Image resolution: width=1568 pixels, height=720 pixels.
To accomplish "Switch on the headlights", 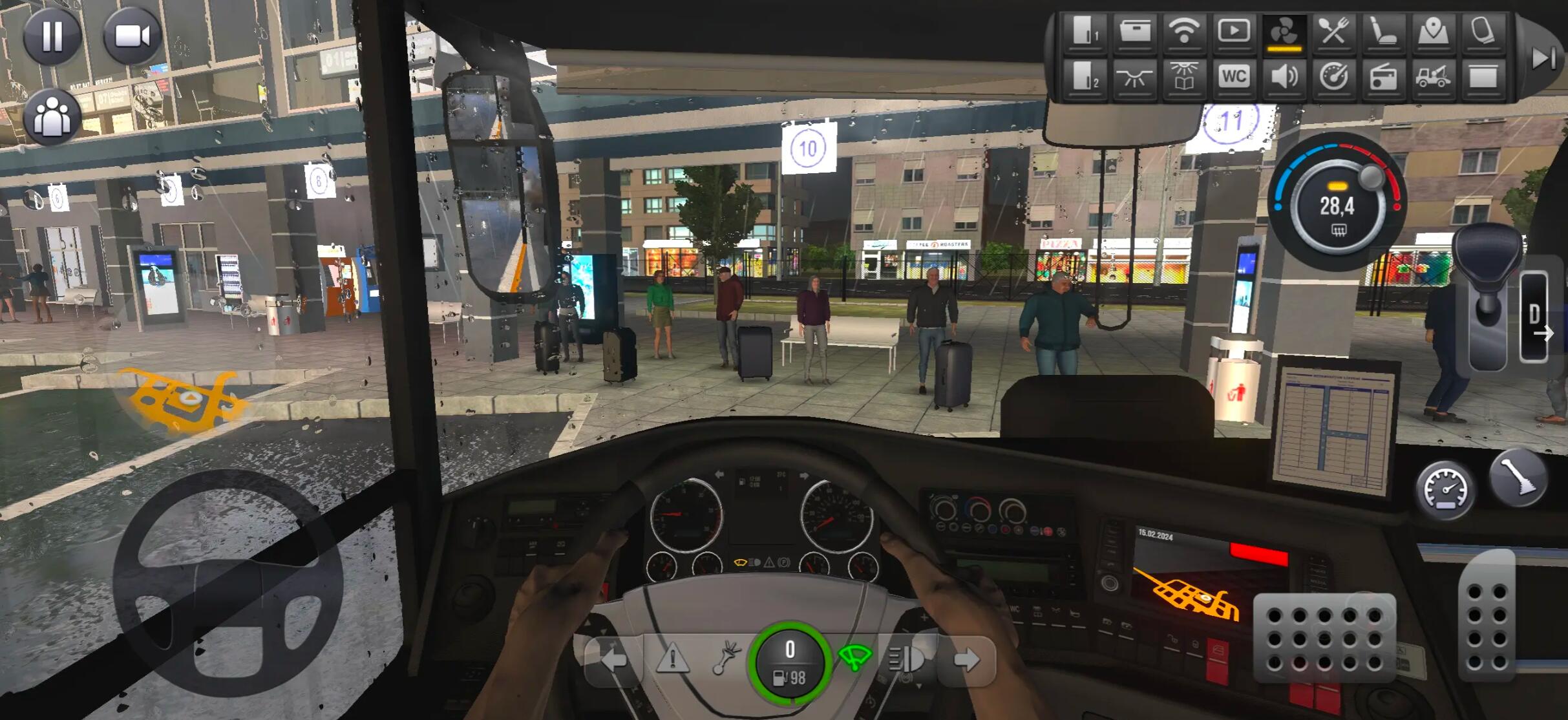I will [906, 660].
